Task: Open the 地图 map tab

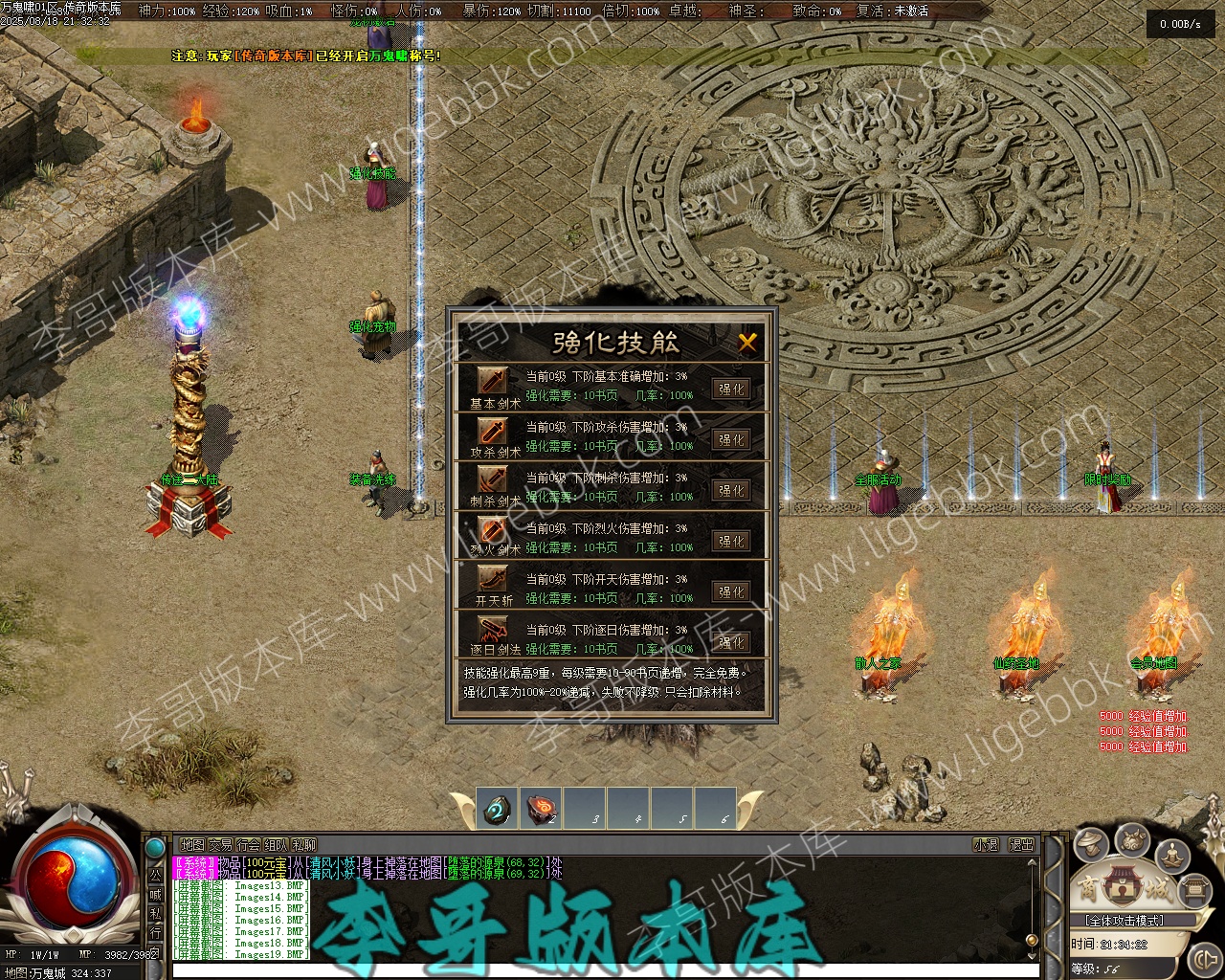Action: tap(192, 845)
